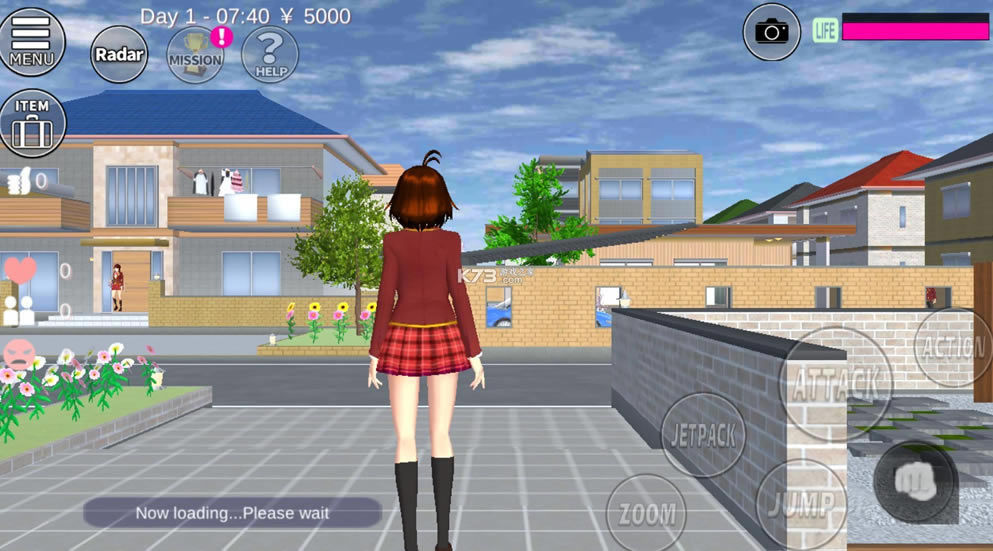Viewport: 993px width, 551px height.
Task: Show the Help question mark screen
Action: (270, 55)
